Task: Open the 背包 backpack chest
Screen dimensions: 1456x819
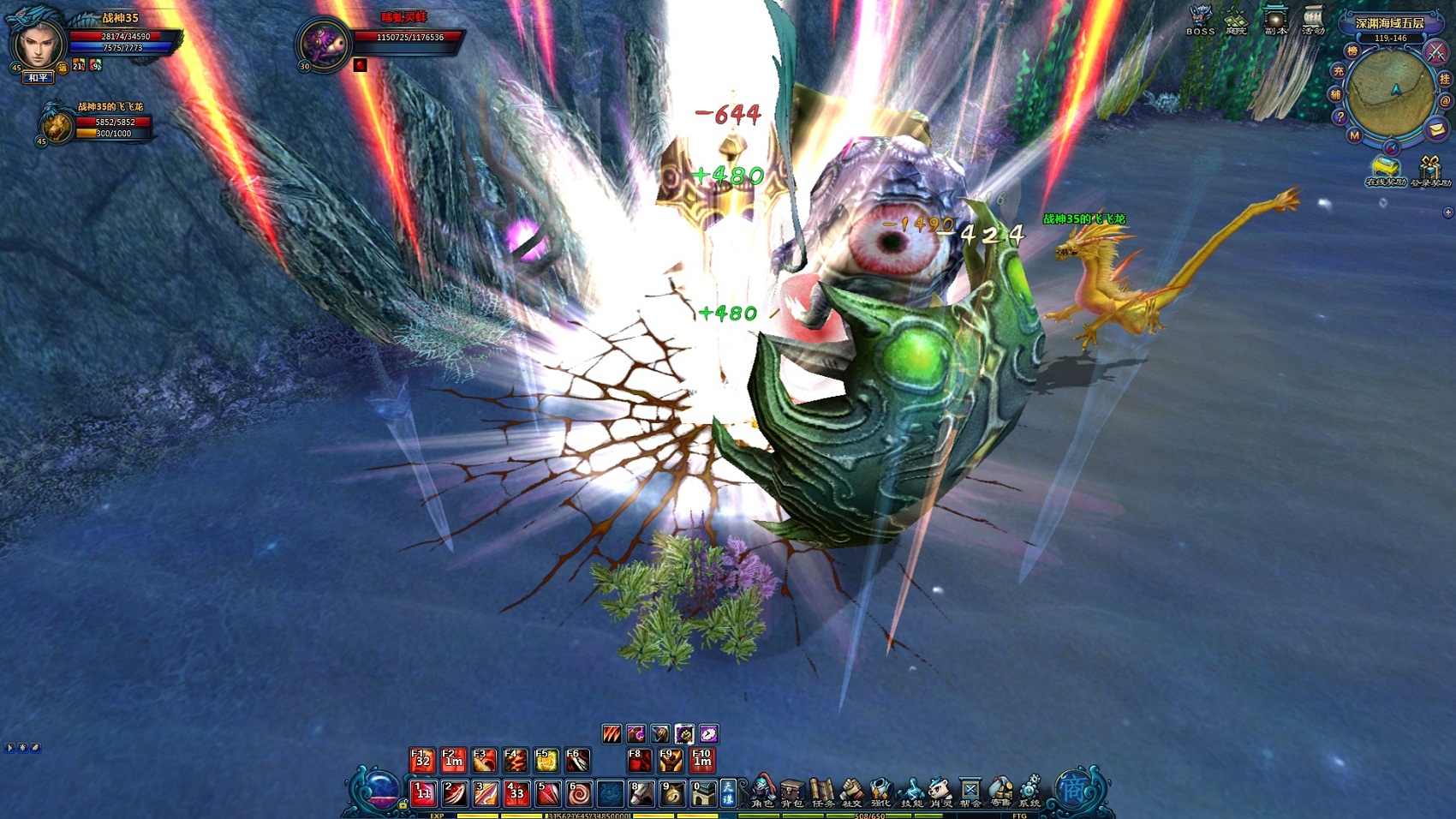Action: point(792,791)
